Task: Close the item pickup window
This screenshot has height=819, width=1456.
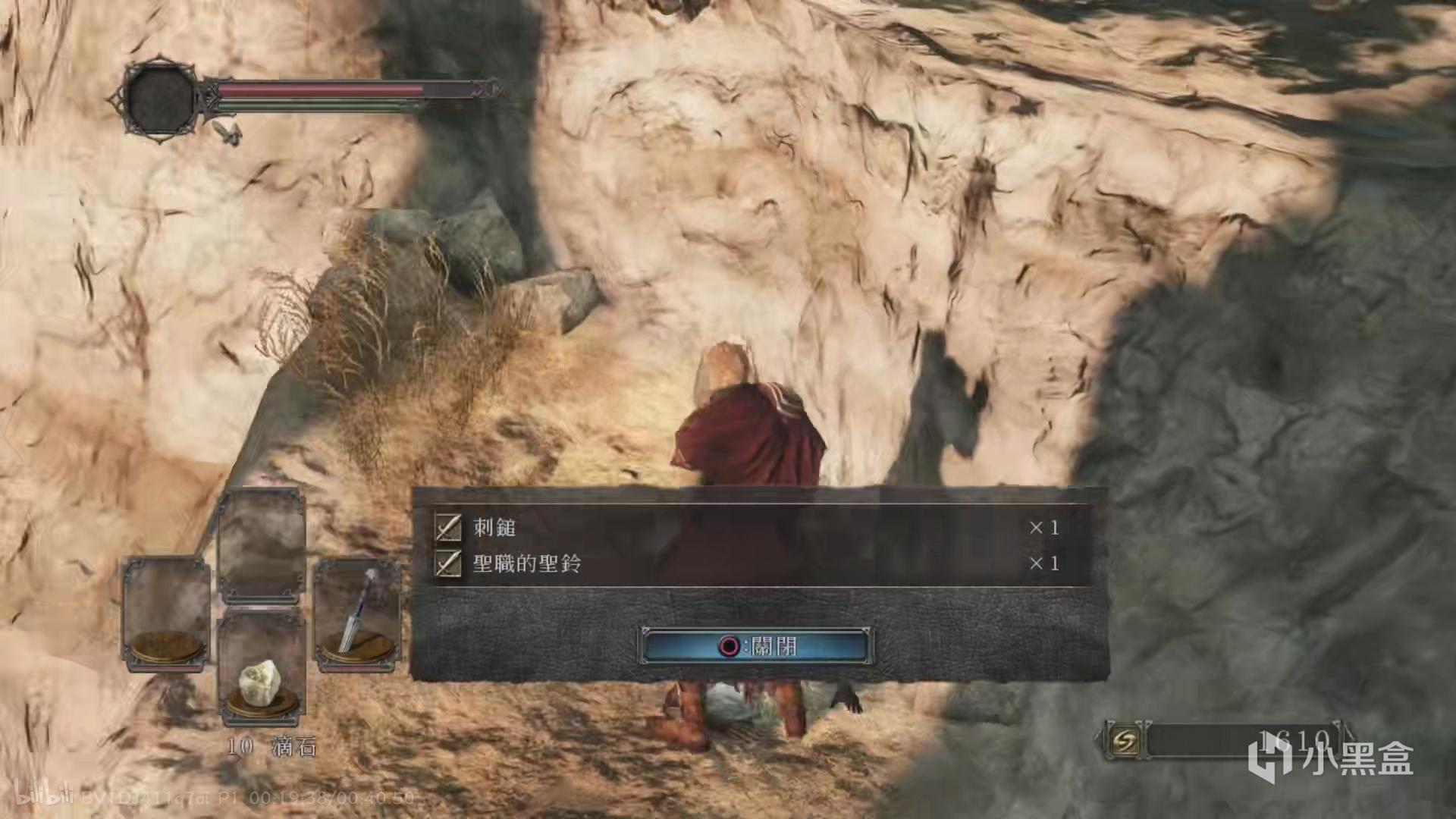Action: click(757, 646)
